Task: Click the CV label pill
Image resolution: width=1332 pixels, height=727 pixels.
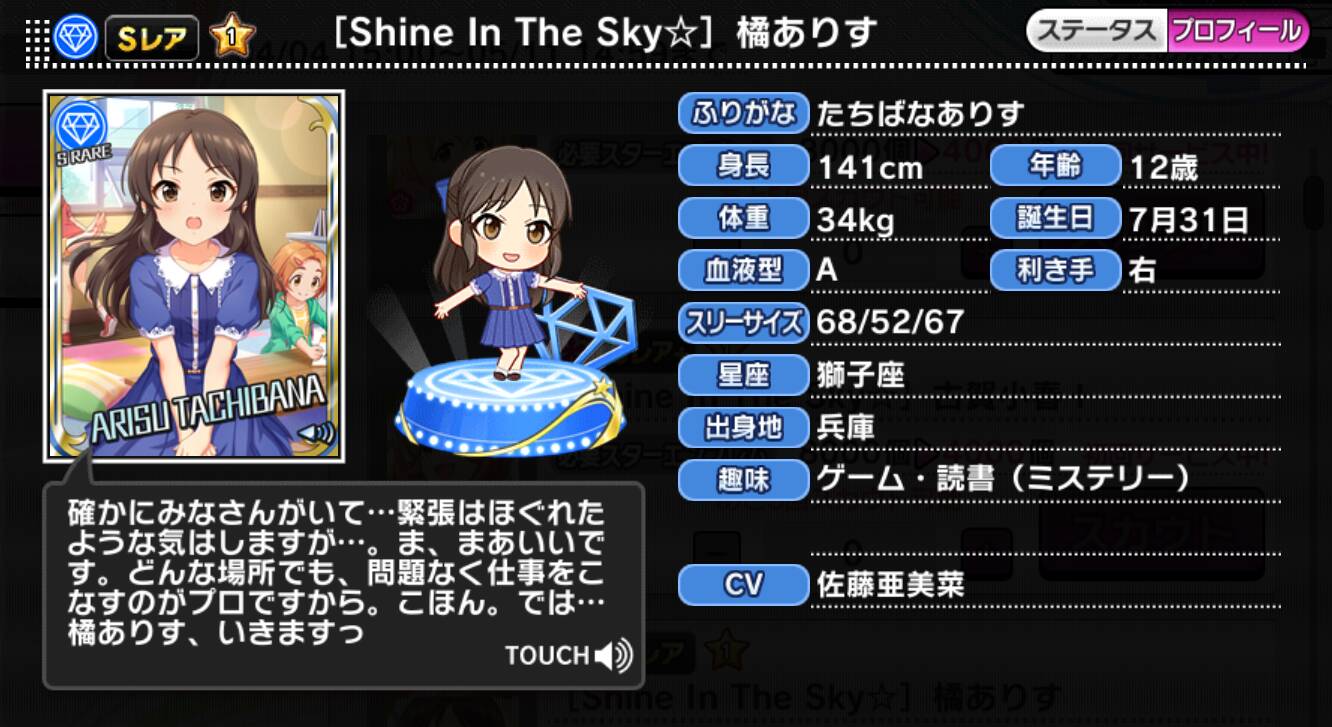Action: tap(743, 585)
